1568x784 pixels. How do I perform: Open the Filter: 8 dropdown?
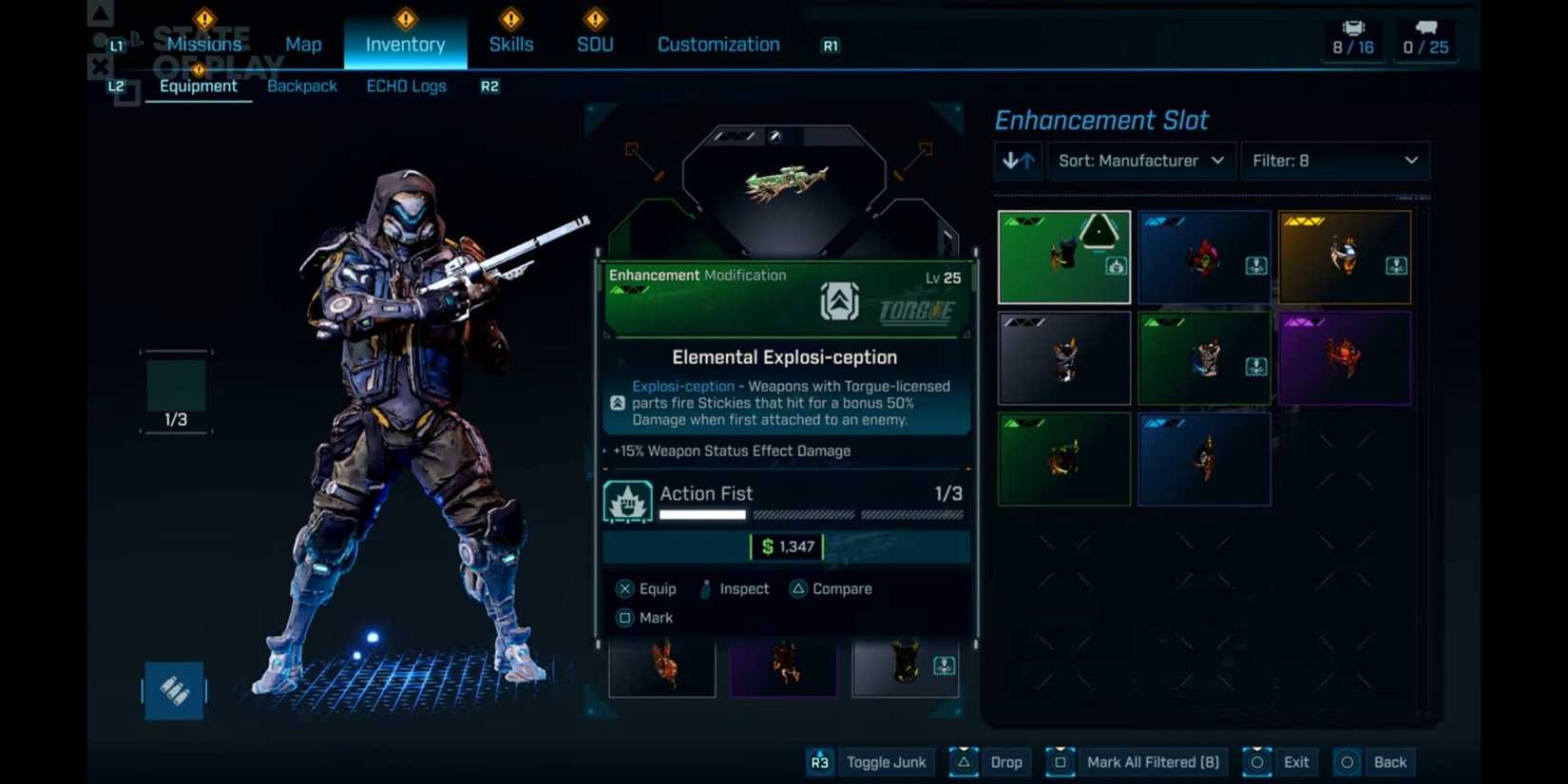(x=1334, y=161)
